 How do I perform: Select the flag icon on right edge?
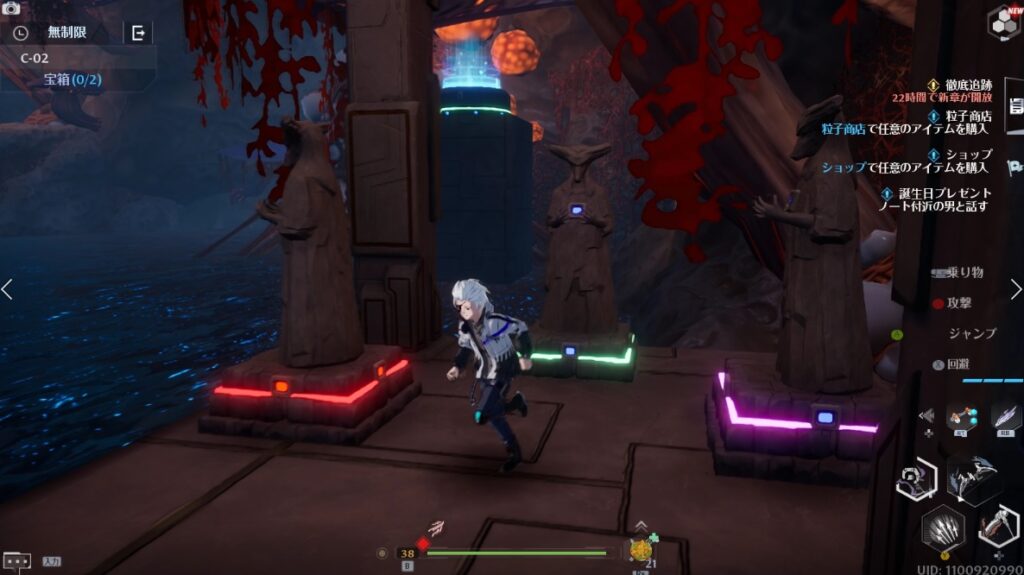point(1015,166)
